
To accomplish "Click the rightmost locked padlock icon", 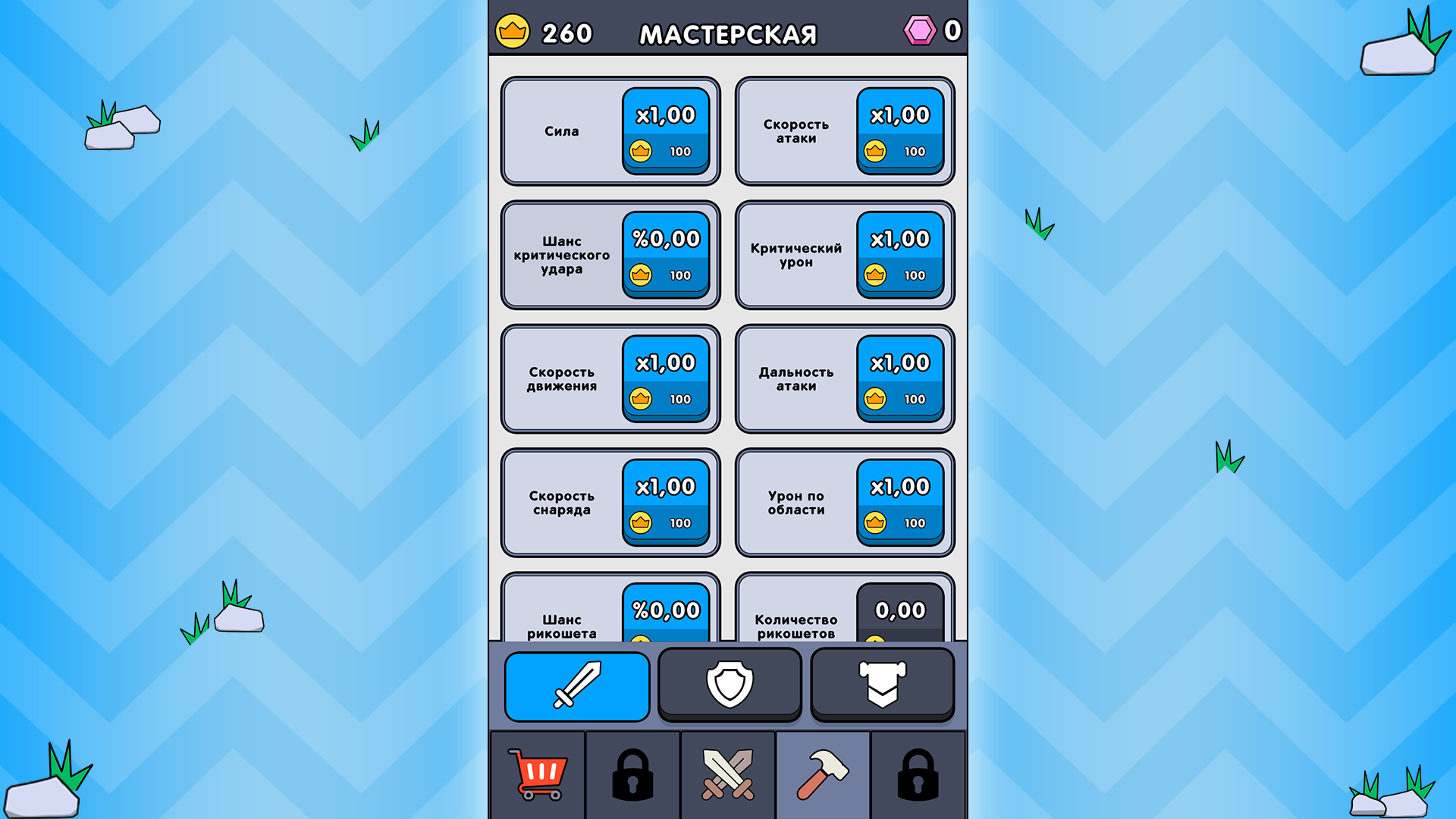I will point(917,773).
